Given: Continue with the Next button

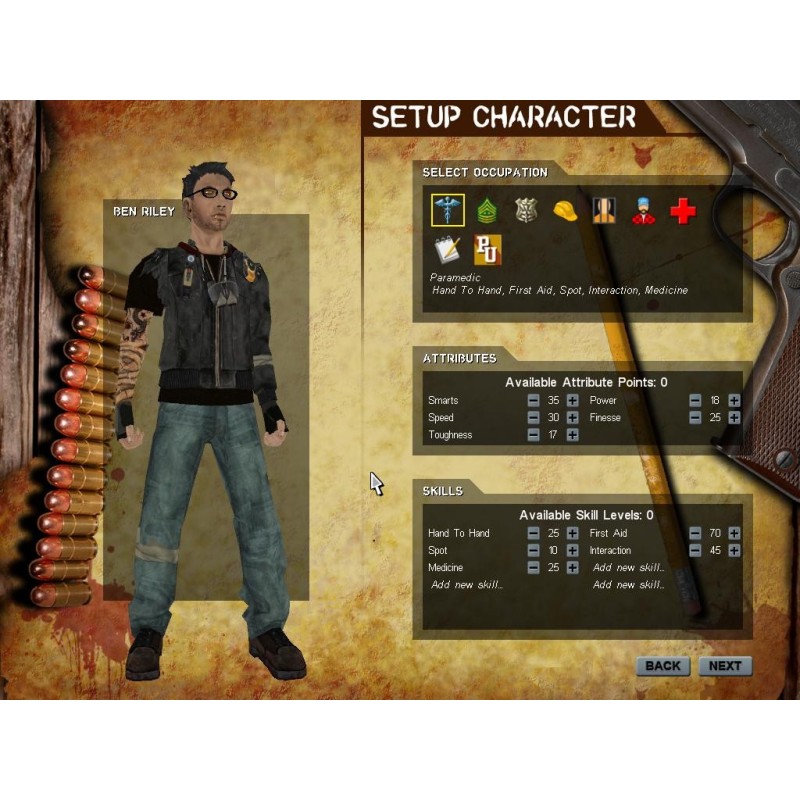Looking at the screenshot, I should (x=725, y=666).
